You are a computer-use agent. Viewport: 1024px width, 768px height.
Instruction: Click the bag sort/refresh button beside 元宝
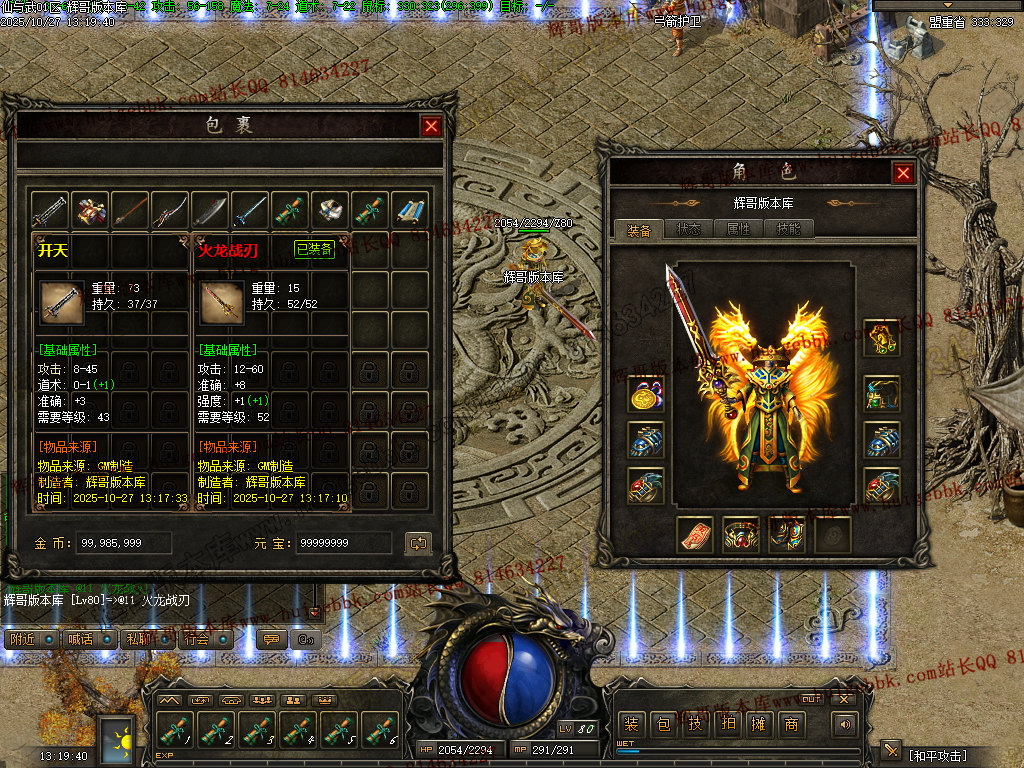[418, 543]
